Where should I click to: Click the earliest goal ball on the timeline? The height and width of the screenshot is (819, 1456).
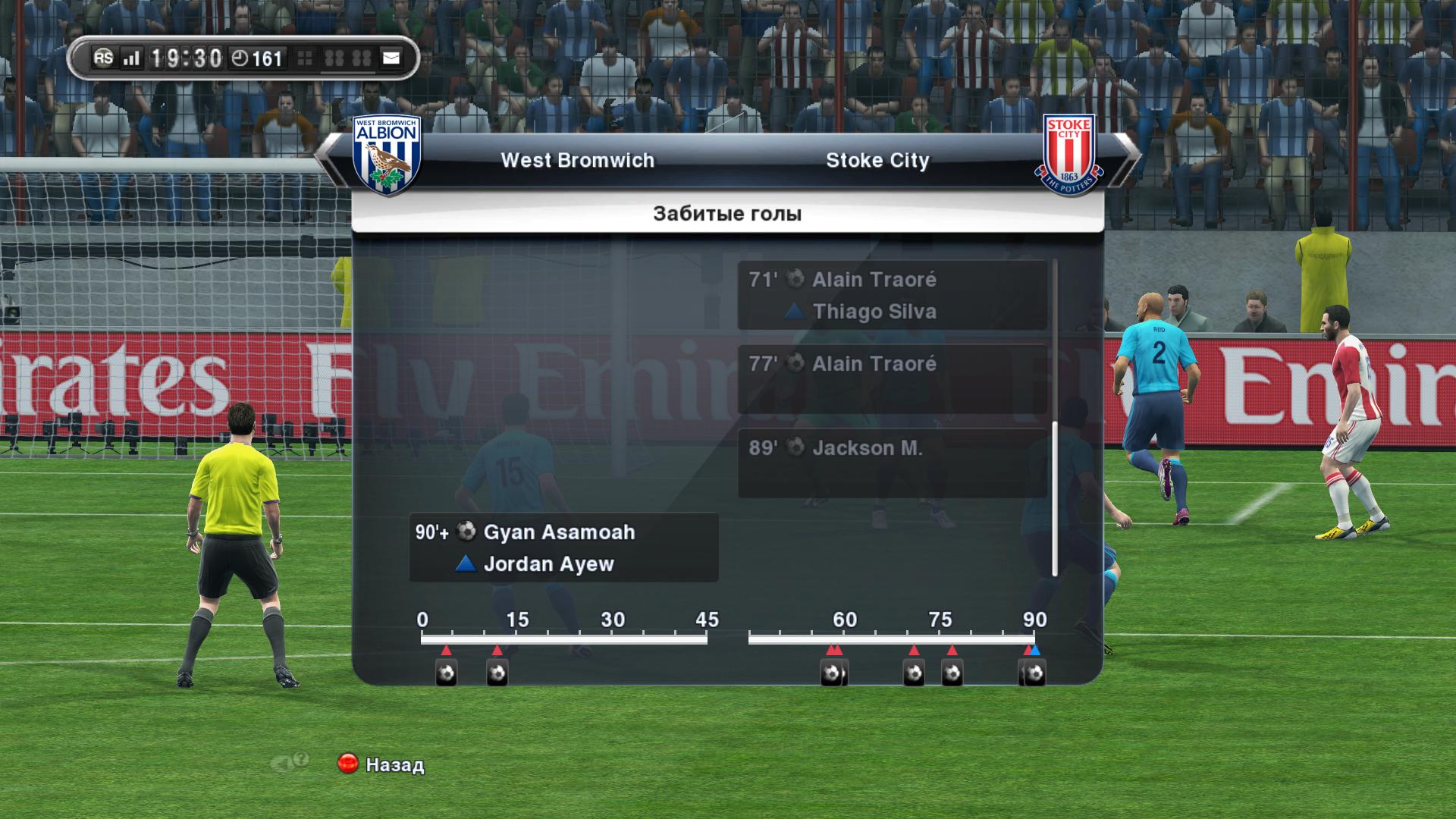tap(447, 673)
